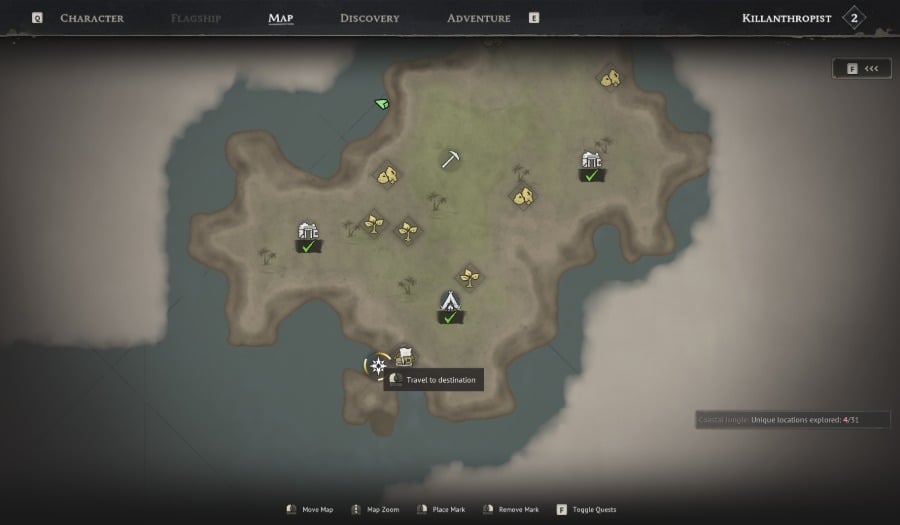Viewport: 900px width, 525px height.
Task: Select the green player arrow marker
Action: point(382,103)
